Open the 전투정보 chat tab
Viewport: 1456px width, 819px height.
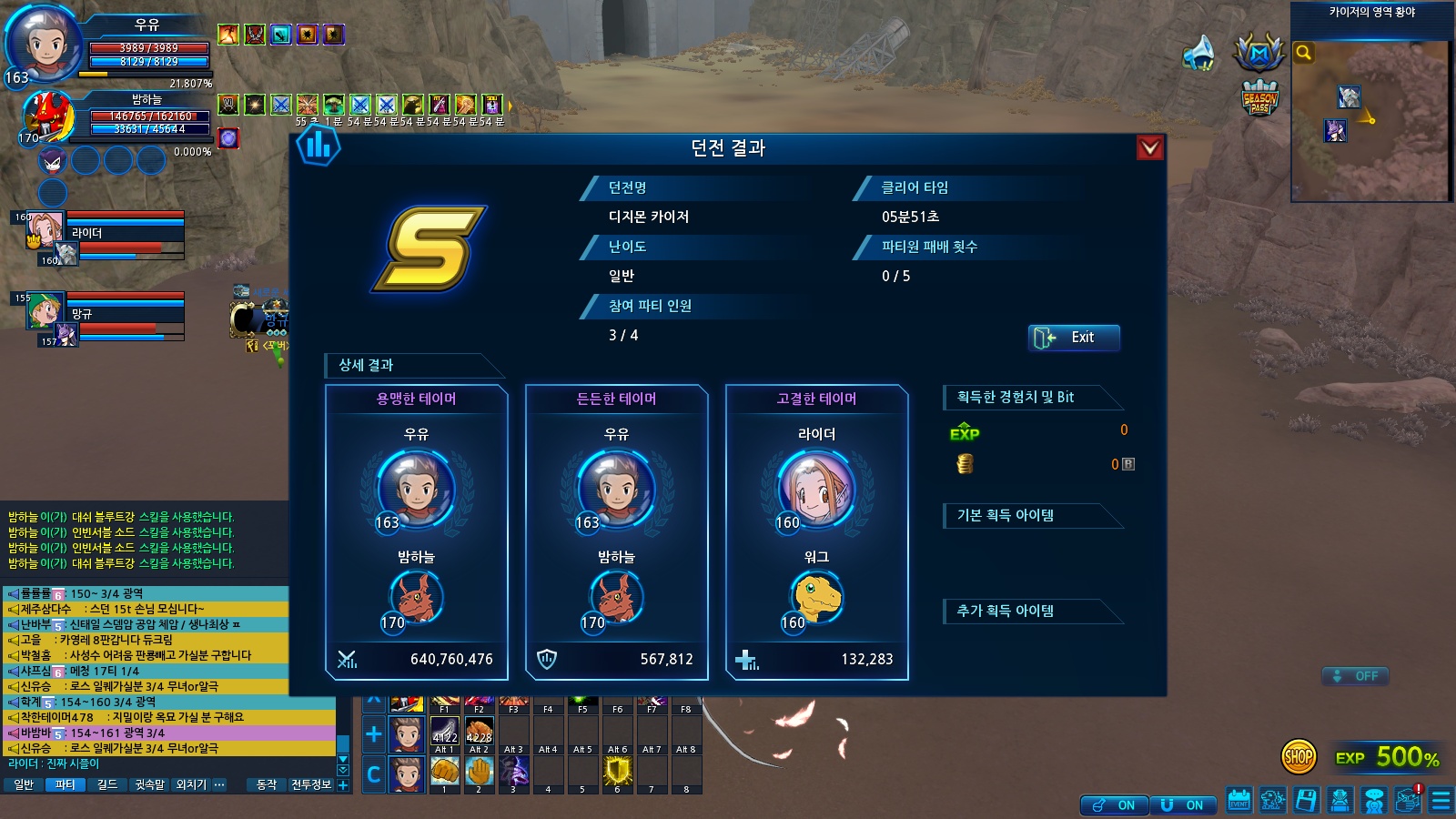point(311,784)
